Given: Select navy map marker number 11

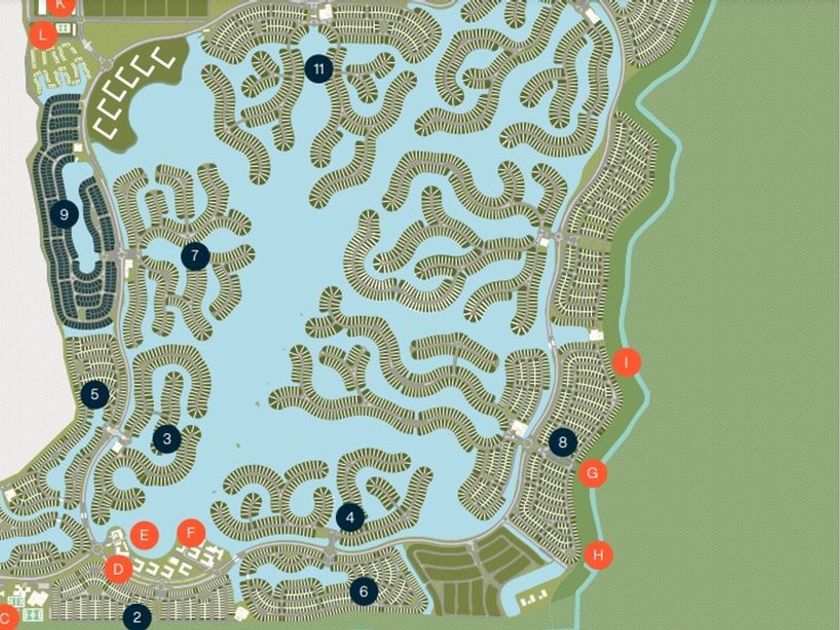Looking at the screenshot, I should click(319, 68).
